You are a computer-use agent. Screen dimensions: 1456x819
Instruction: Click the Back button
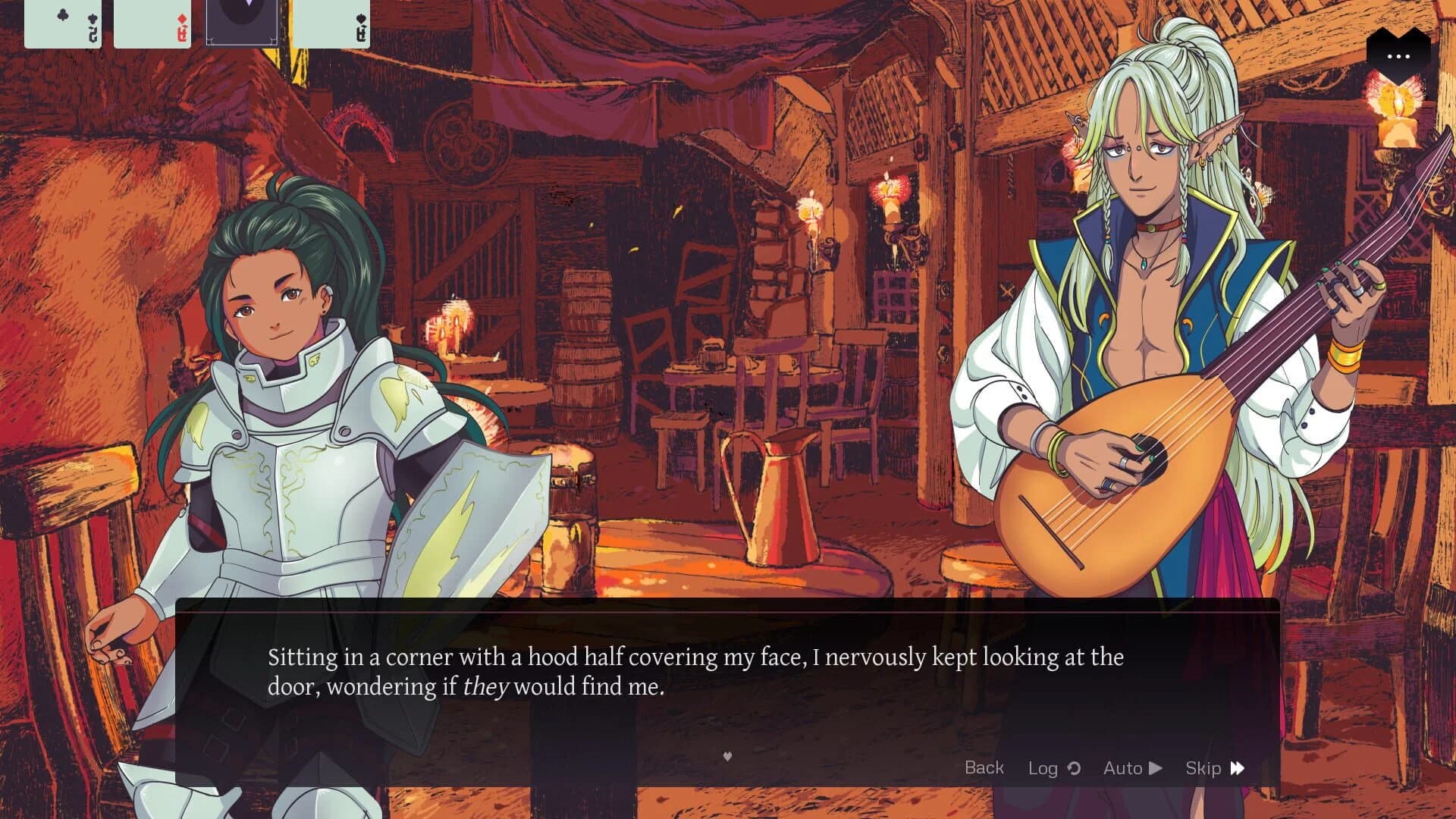coord(984,767)
